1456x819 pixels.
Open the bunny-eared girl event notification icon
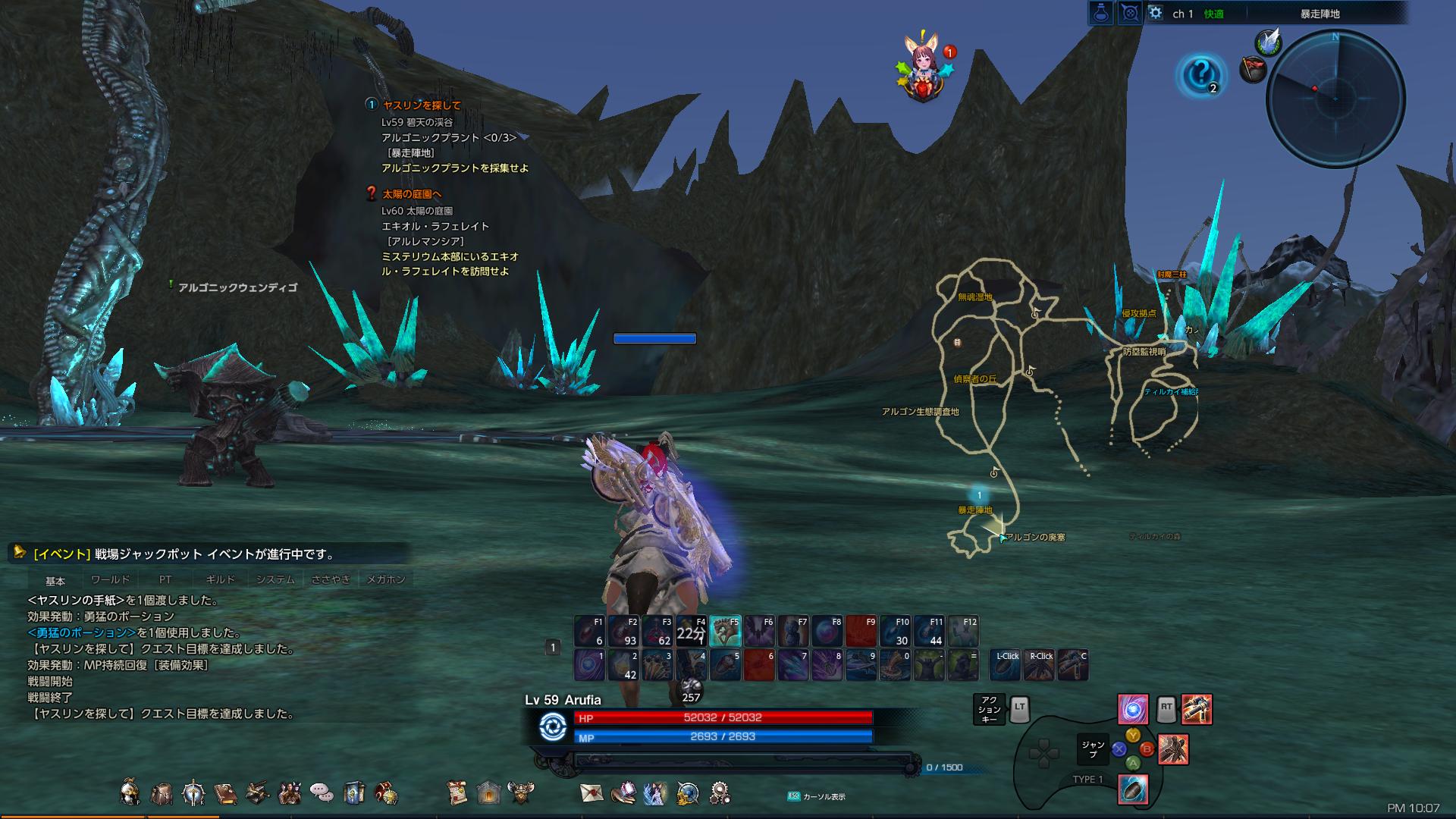pos(923,70)
